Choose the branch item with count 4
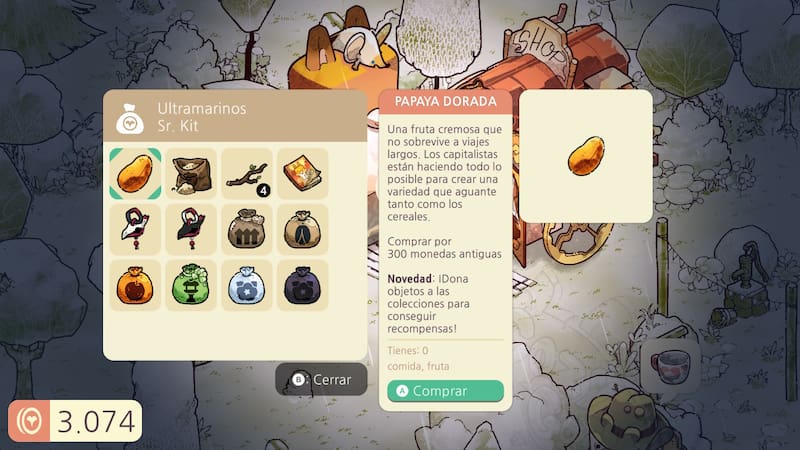Image resolution: width=800 pixels, height=450 pixels. pos(247,174)
